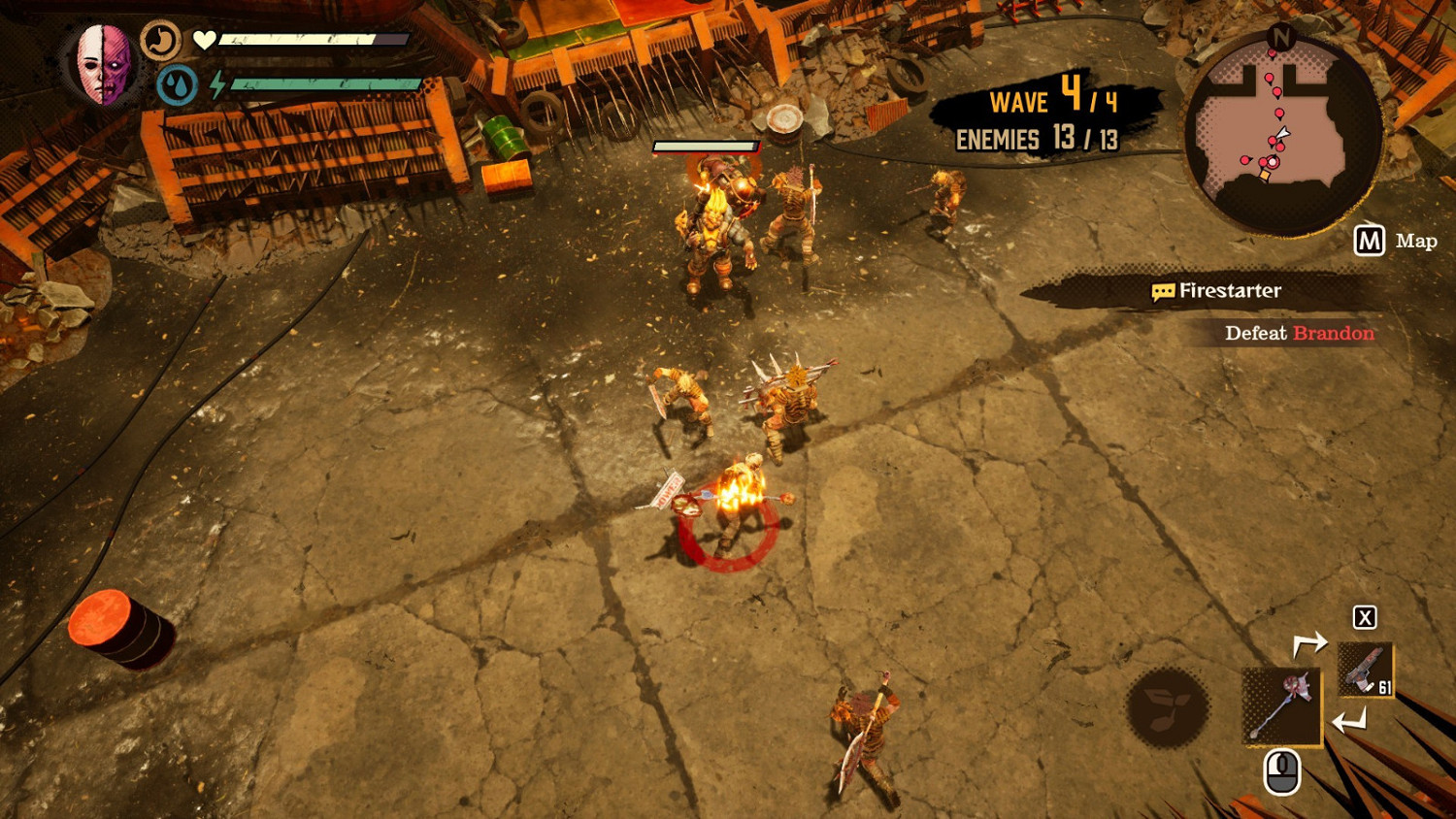This screenshot has width=1456, height=819.
Task: Open the Firestarter chat bubble icon
Action: tap(1162, 290)
